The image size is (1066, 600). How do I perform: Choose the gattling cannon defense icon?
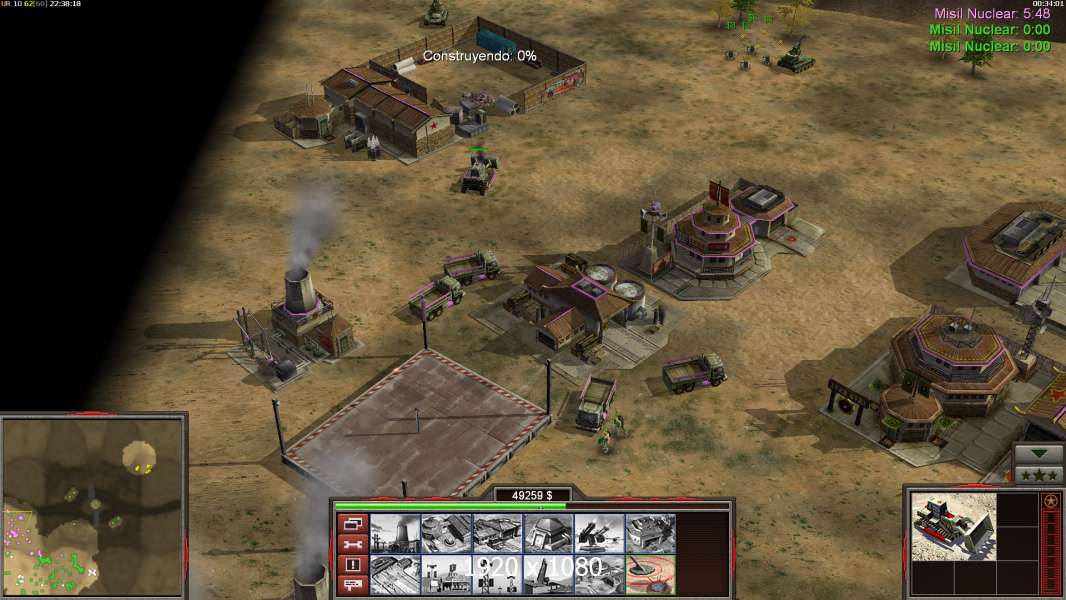pos(598,534)
